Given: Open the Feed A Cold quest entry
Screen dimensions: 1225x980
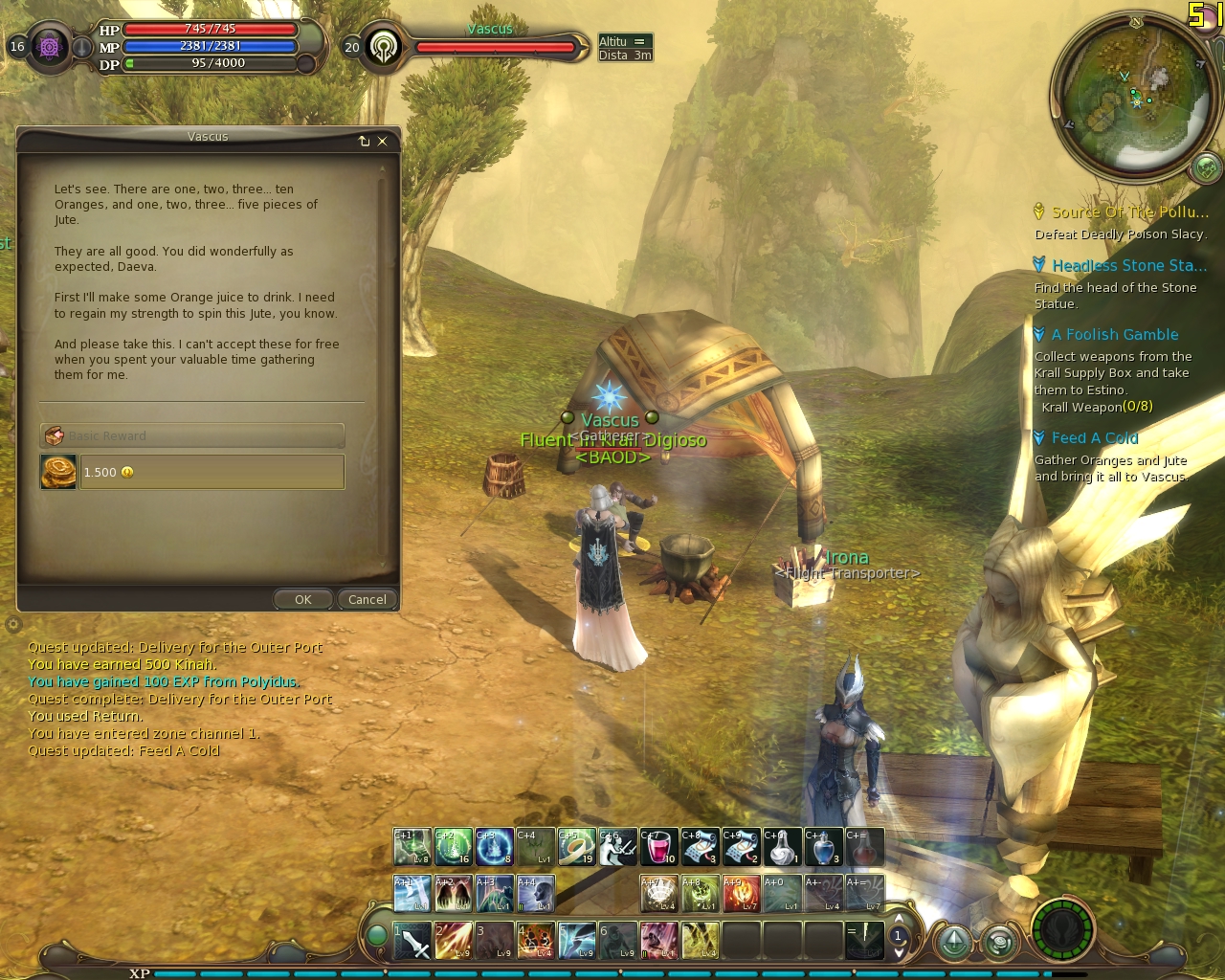Looking at the screenshot, I should click(1094, 438).
